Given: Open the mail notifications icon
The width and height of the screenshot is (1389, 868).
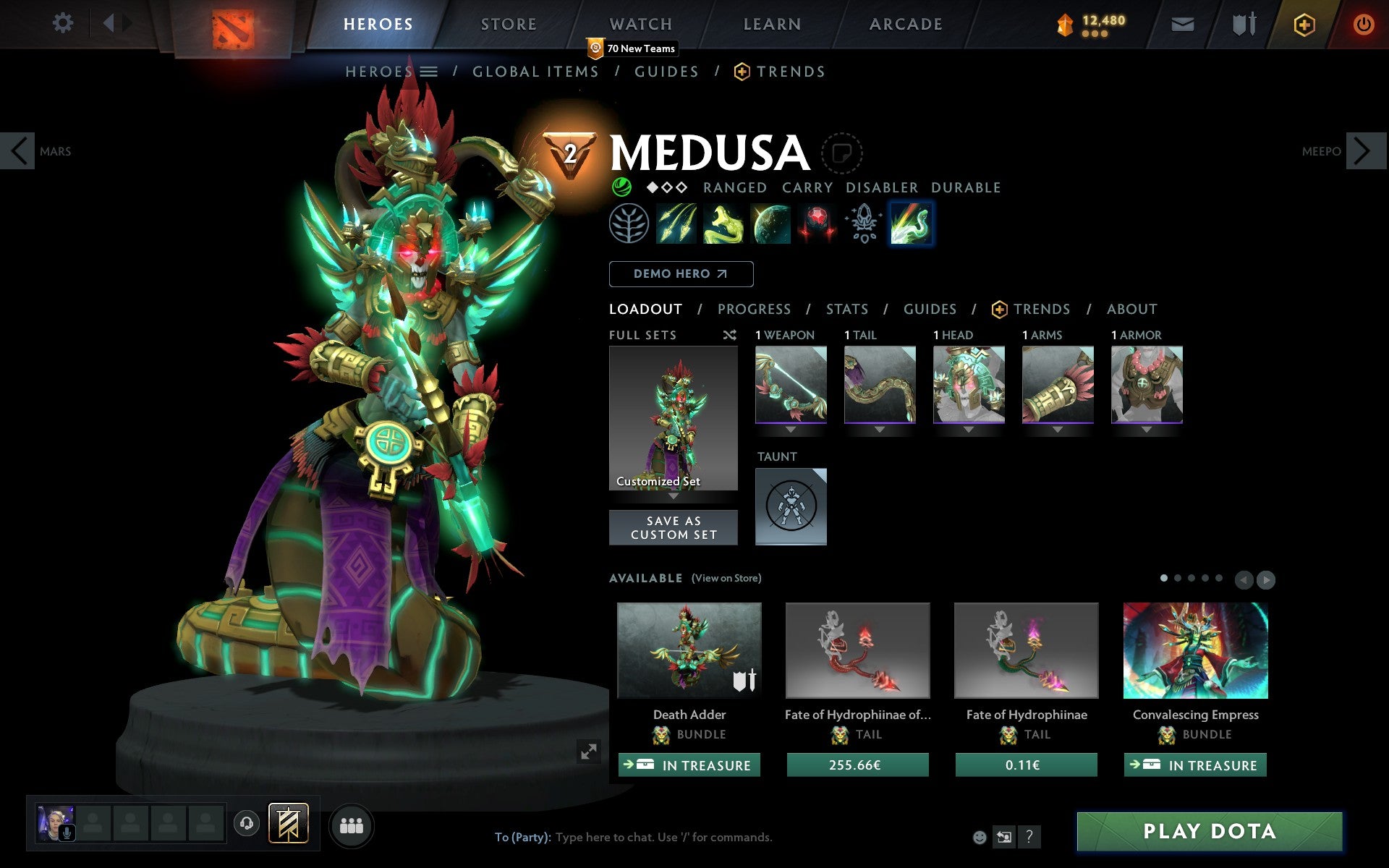Looking at the screenshot, I should (1182, 23).
